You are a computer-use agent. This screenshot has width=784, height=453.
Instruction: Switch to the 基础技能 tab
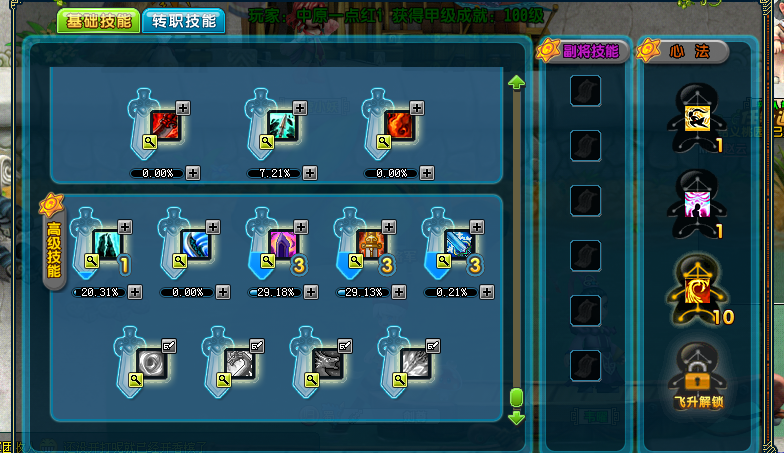[96, 21]
